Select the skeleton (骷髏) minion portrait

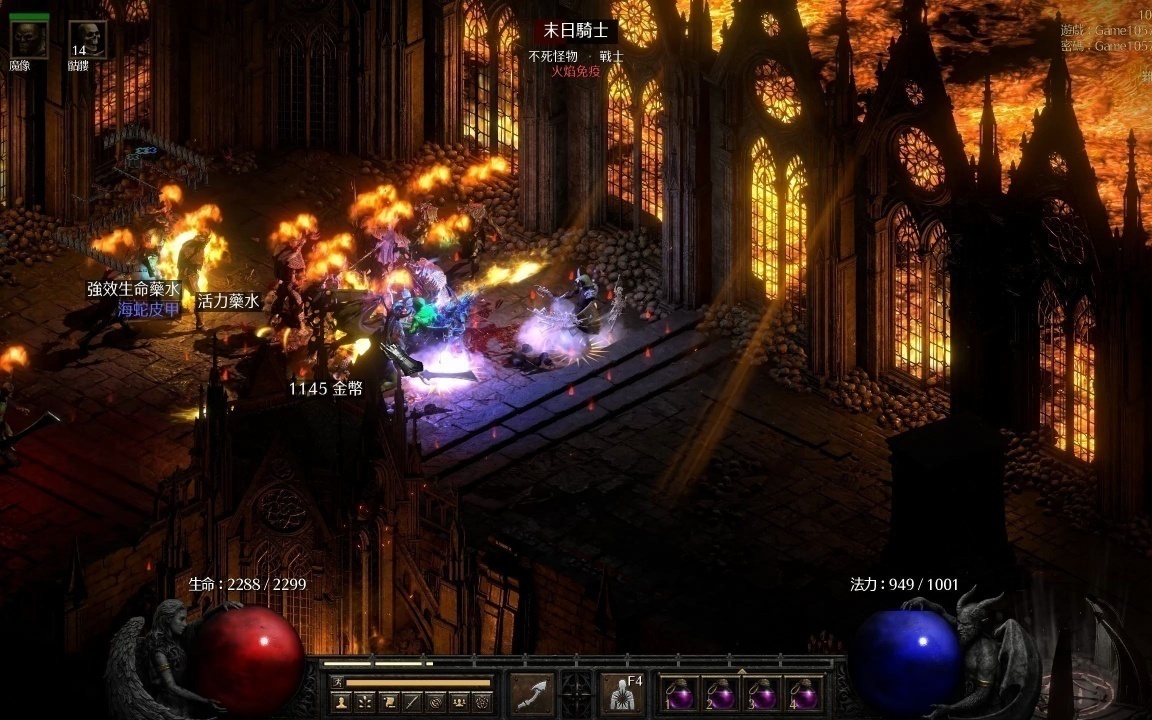coord(87,39)
